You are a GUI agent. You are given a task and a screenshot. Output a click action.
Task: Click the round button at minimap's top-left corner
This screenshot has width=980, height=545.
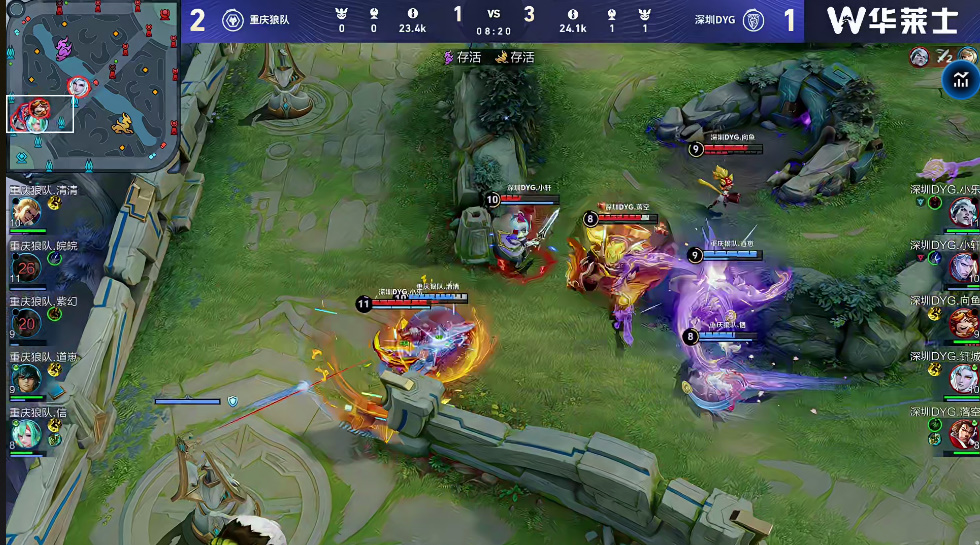pos(14,9)
